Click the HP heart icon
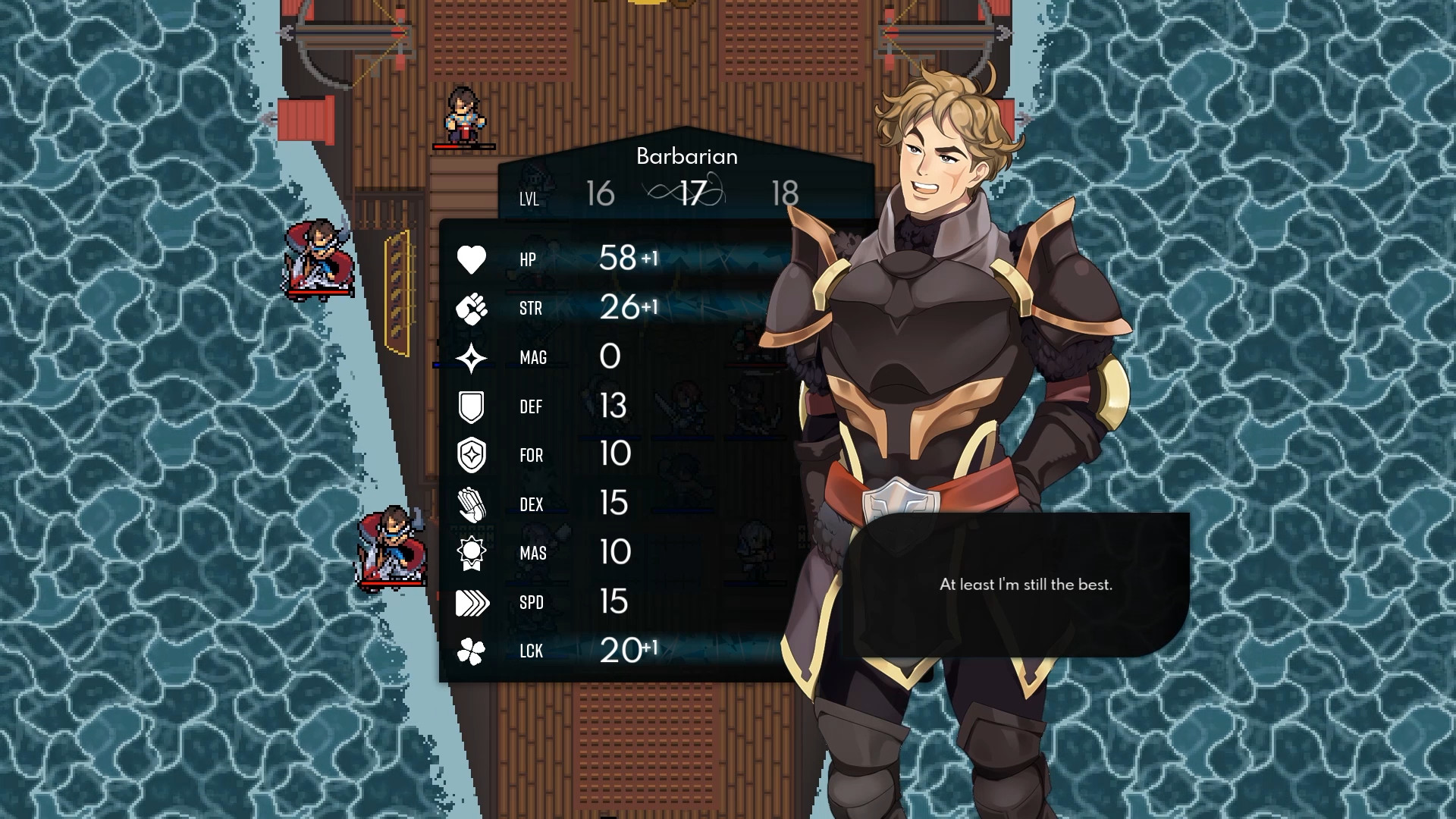Screen dimensions: 1456x819 click(470, 259)
